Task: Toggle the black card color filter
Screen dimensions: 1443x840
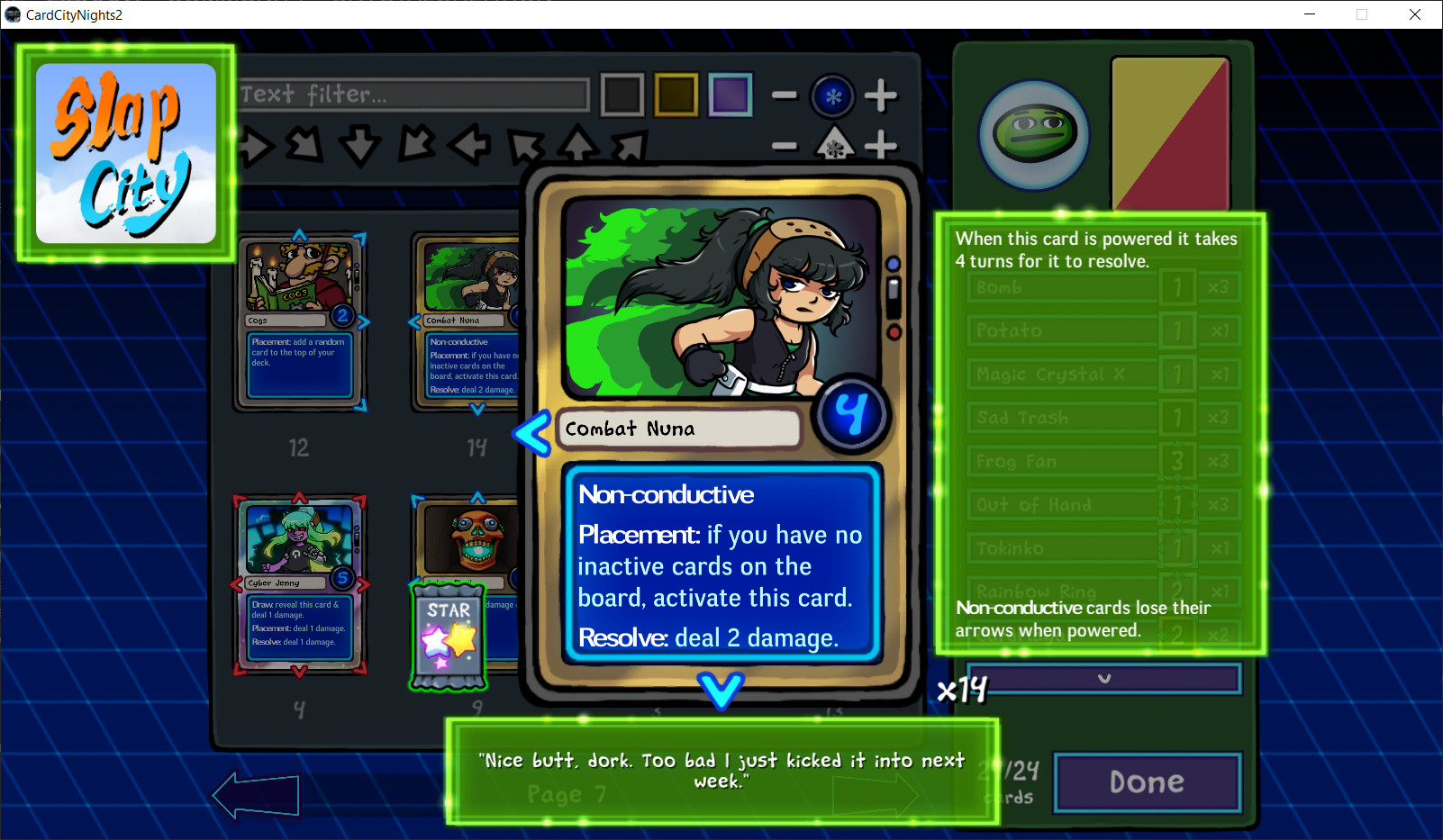Action: pos(622,94)
